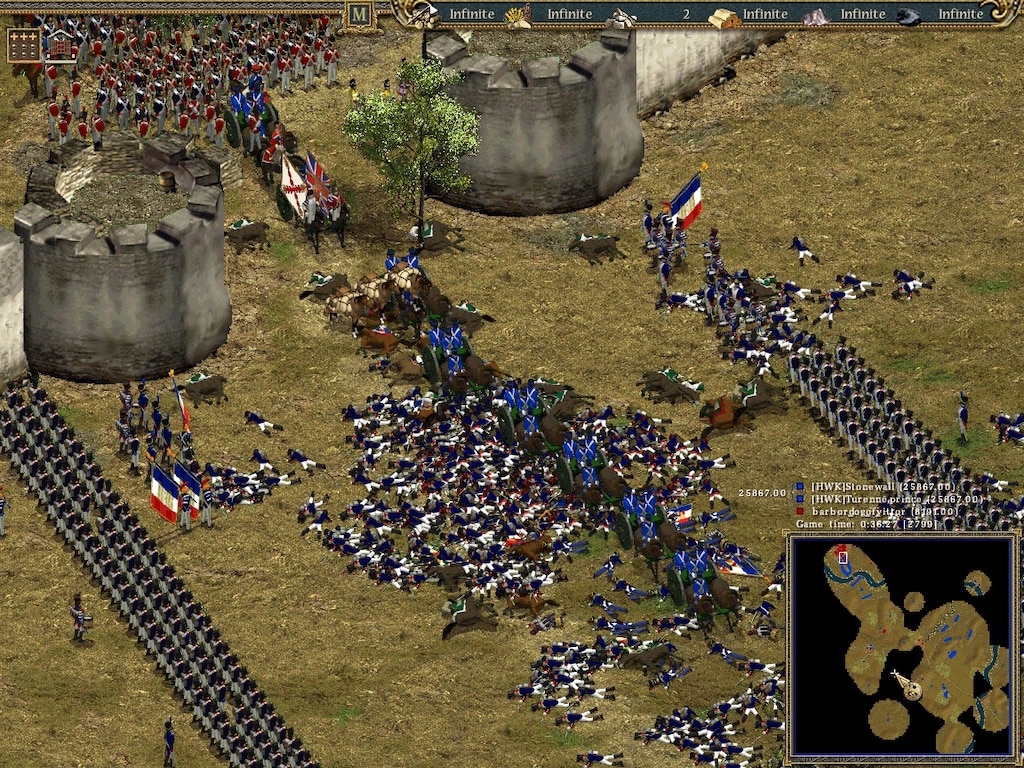The height and width of the screenshot is (768, 1024).
Task: Select the wood resource icon
Action: point(424,14)
